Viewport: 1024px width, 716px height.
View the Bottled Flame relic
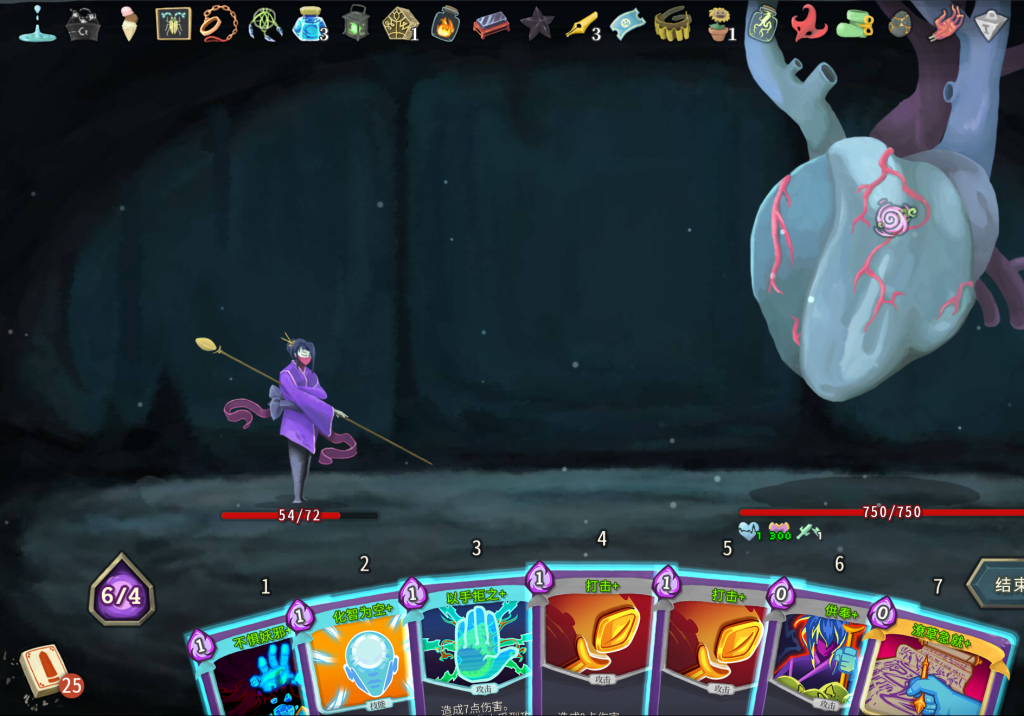point(445,24)
